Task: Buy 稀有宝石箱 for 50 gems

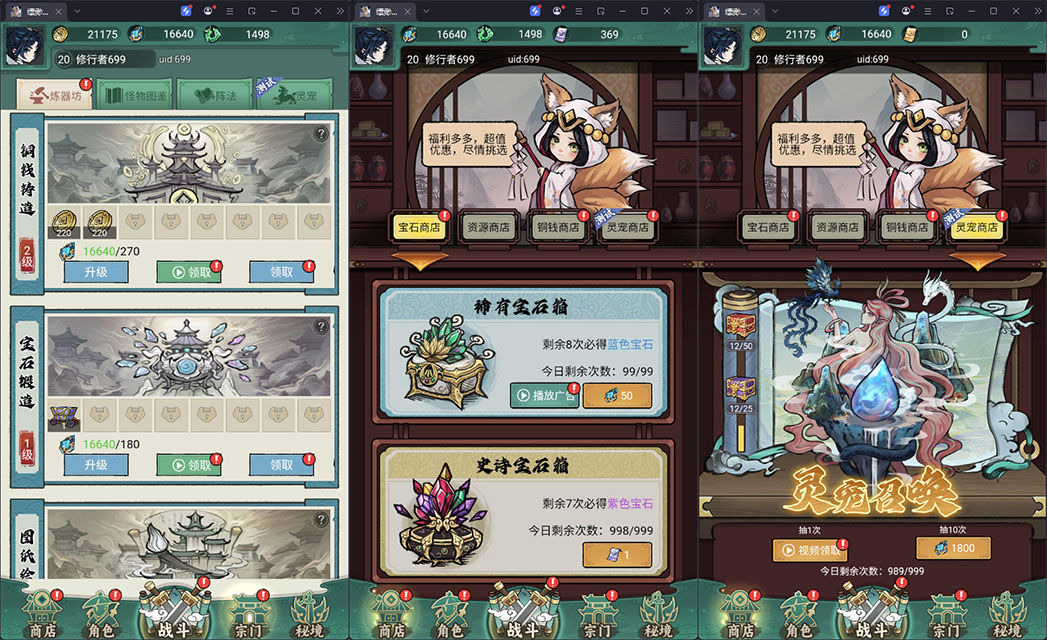Action: pyautogui.click(x=617, y=395)
